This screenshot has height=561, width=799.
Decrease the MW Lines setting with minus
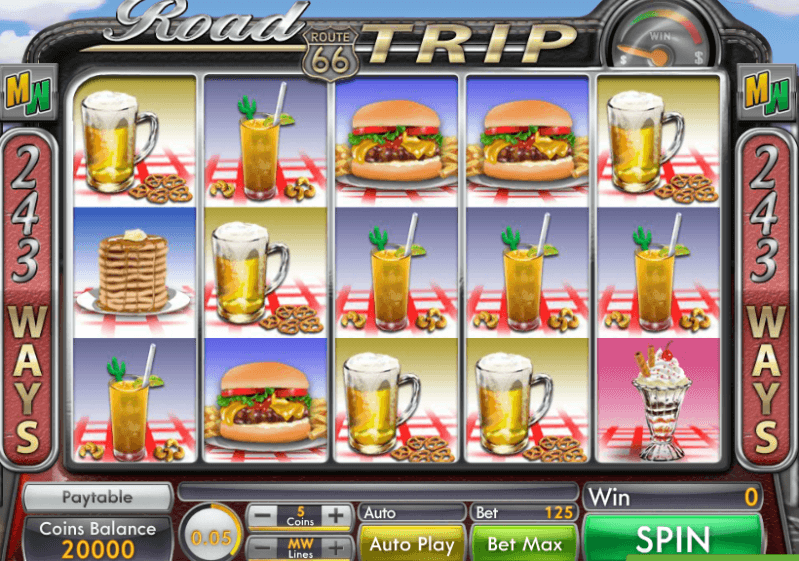tap(261, 547)
